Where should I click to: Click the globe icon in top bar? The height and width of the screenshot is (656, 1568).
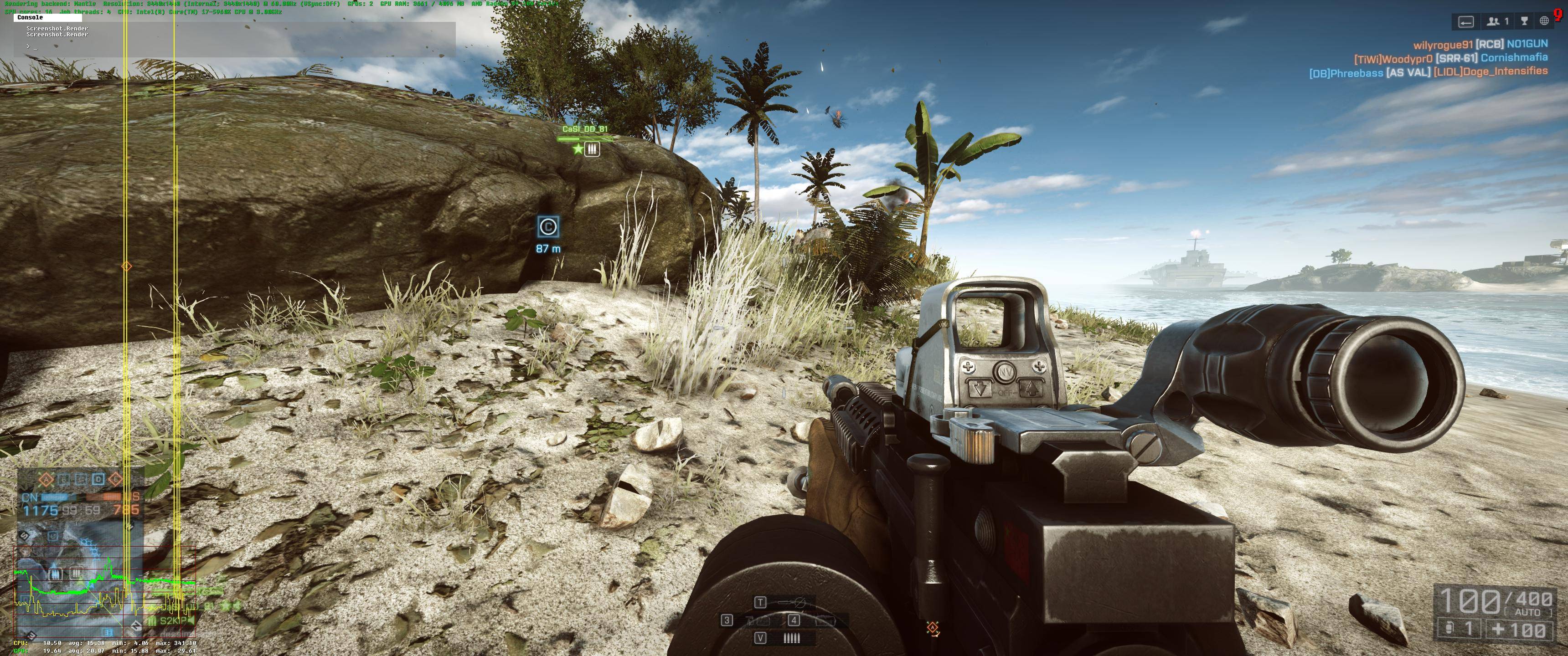click(x=1544, y=22)
